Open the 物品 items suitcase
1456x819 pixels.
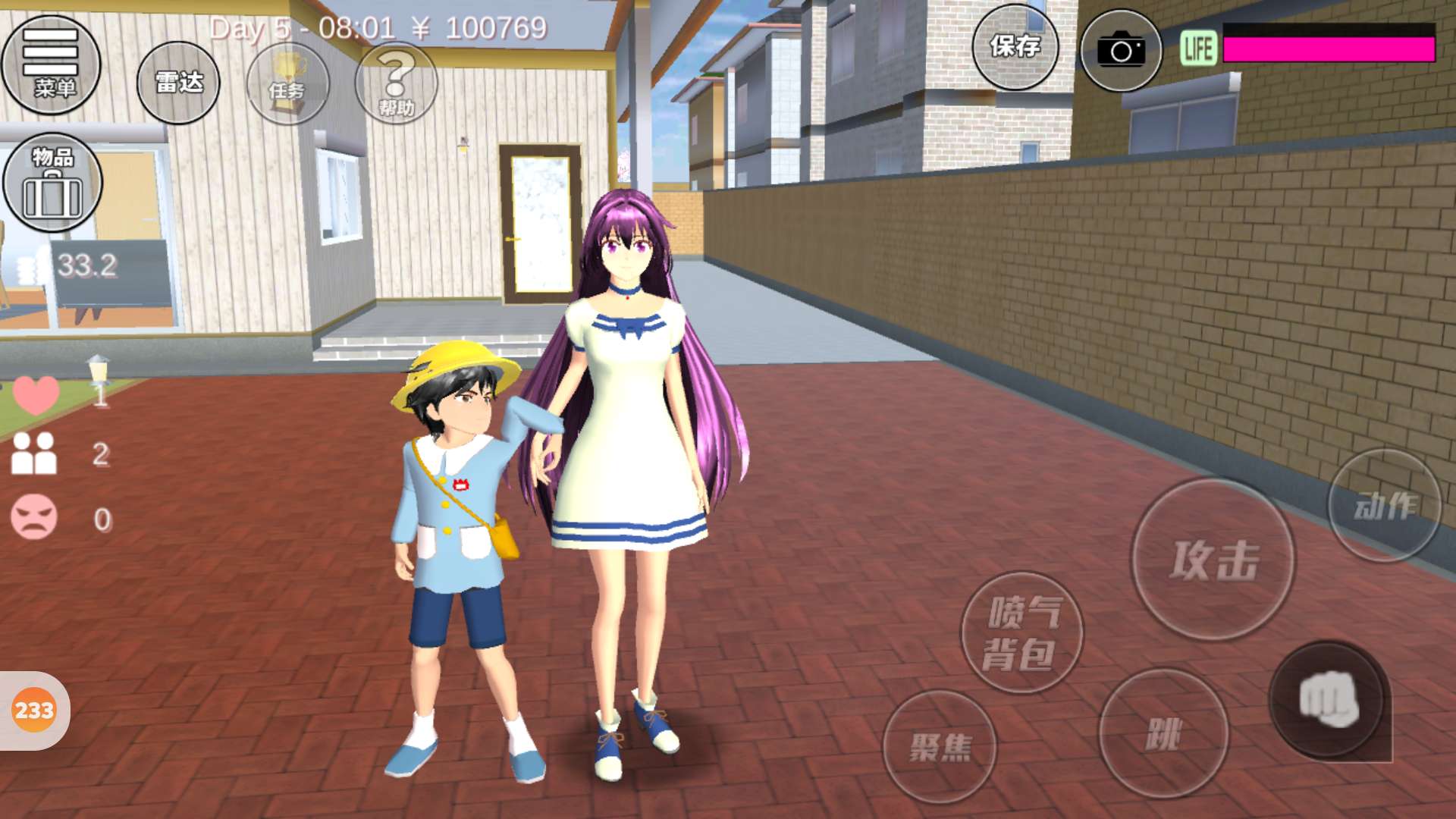point(52,183)
